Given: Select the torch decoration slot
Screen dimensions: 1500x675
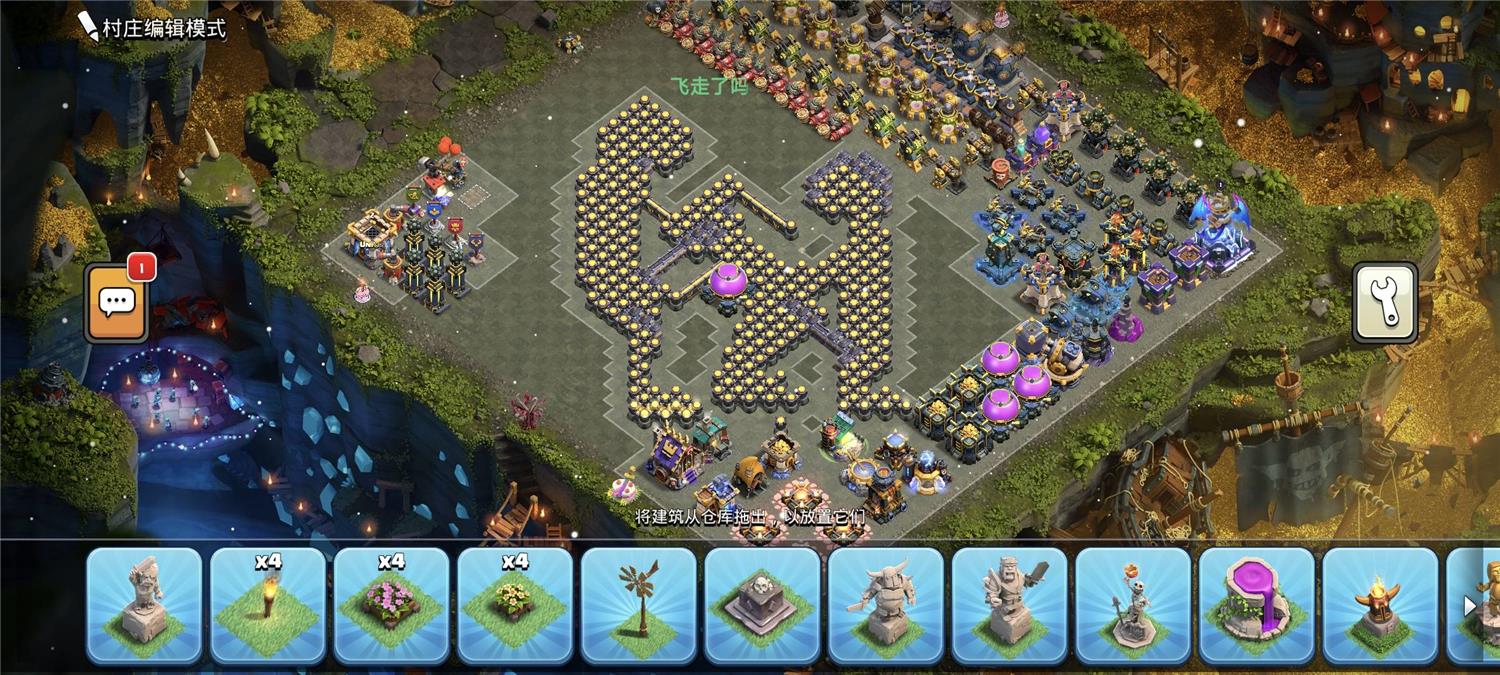Looking at the screenshot, I should pos(268,605).
